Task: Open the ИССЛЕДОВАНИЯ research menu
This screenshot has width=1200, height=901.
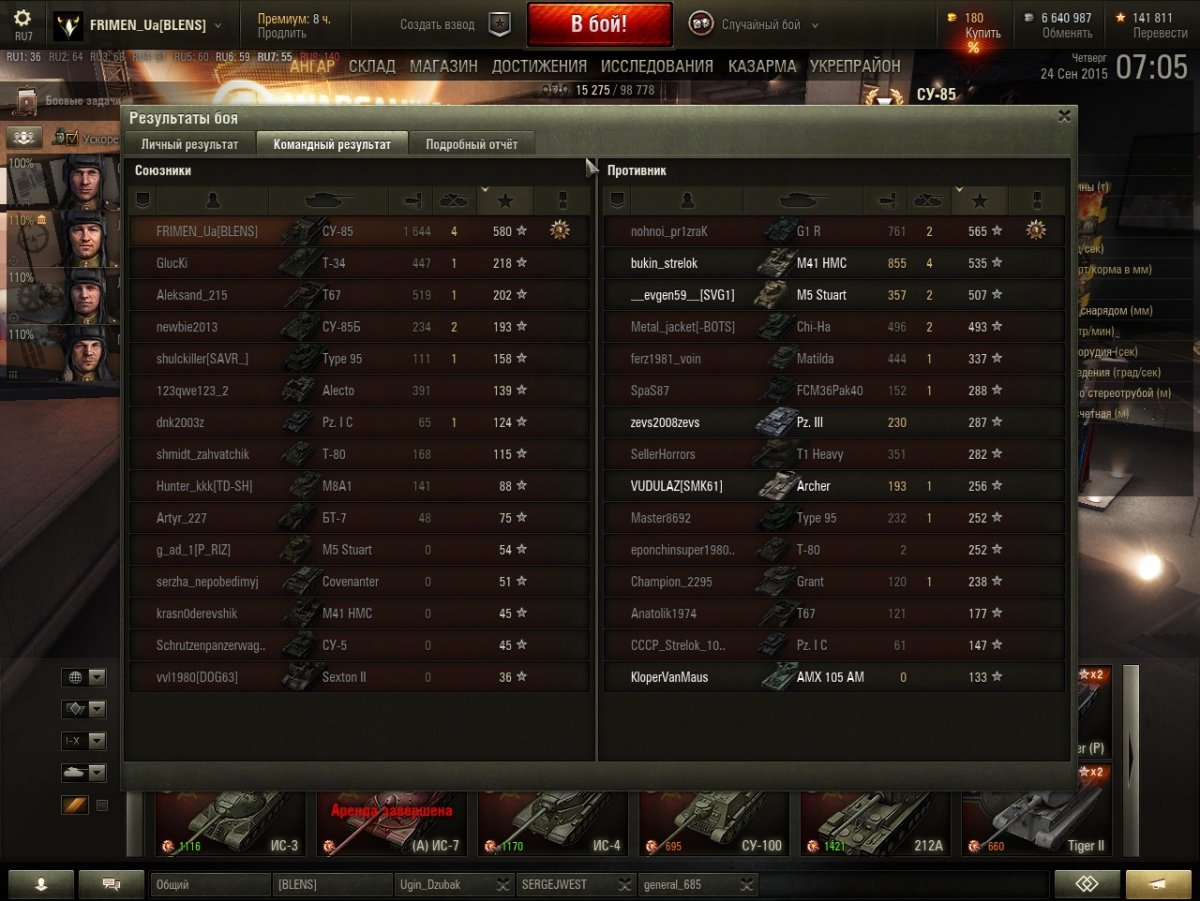Action: pos(657,66)
